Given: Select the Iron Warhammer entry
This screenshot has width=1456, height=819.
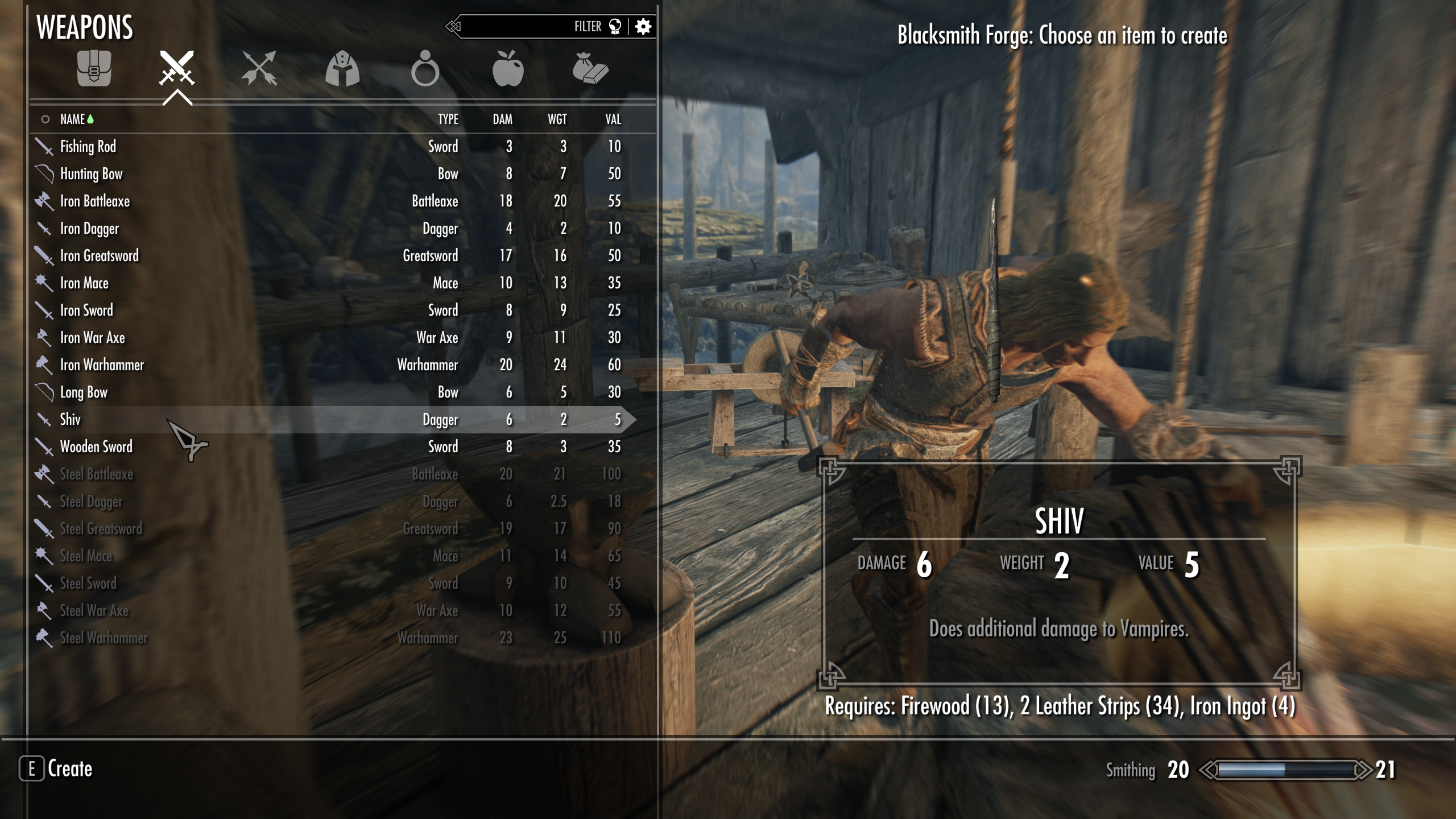Looking at the screenshot, I should [102, 365].
